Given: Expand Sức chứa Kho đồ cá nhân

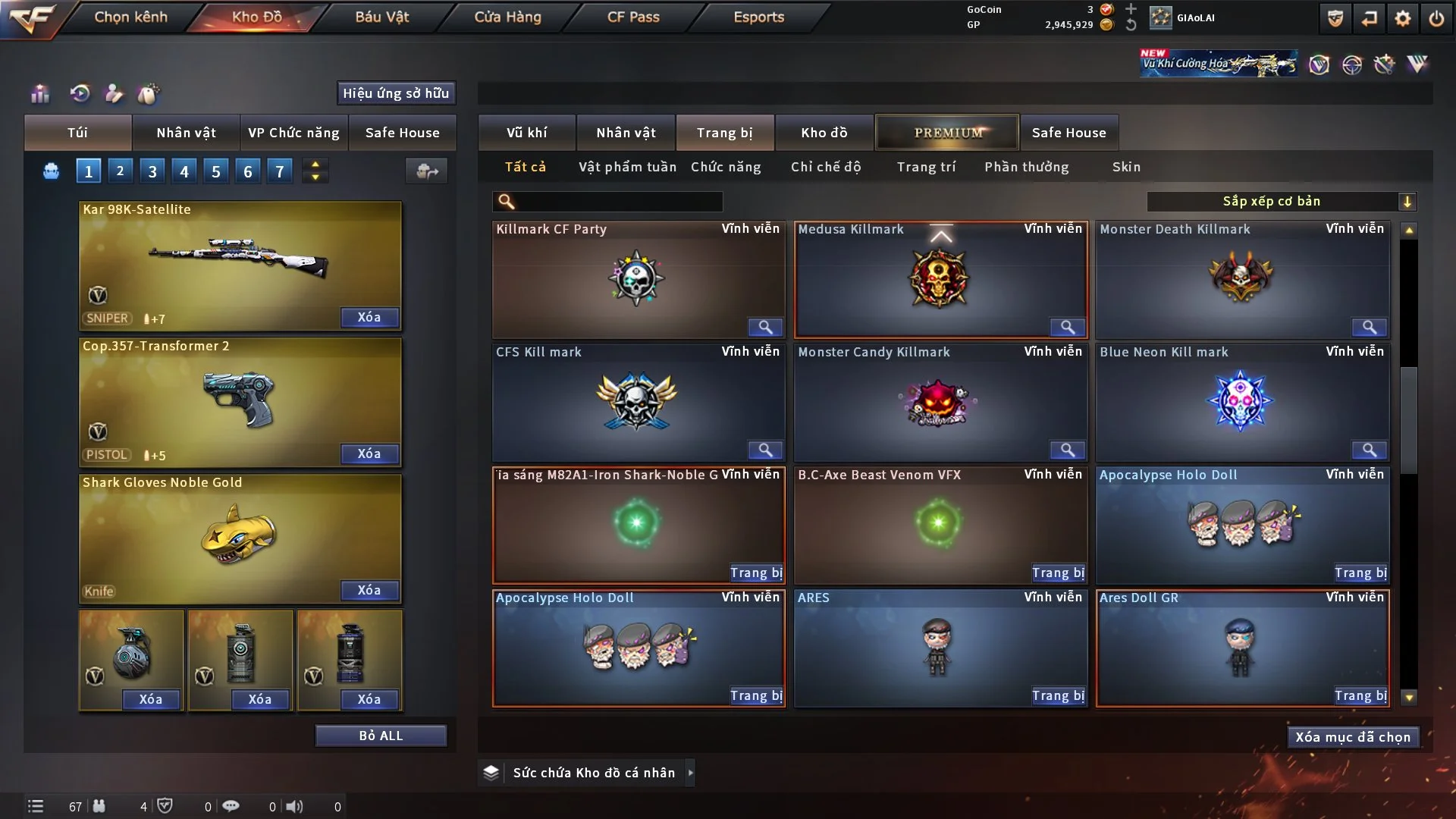Looking at the screenshot, I should 690,773.
